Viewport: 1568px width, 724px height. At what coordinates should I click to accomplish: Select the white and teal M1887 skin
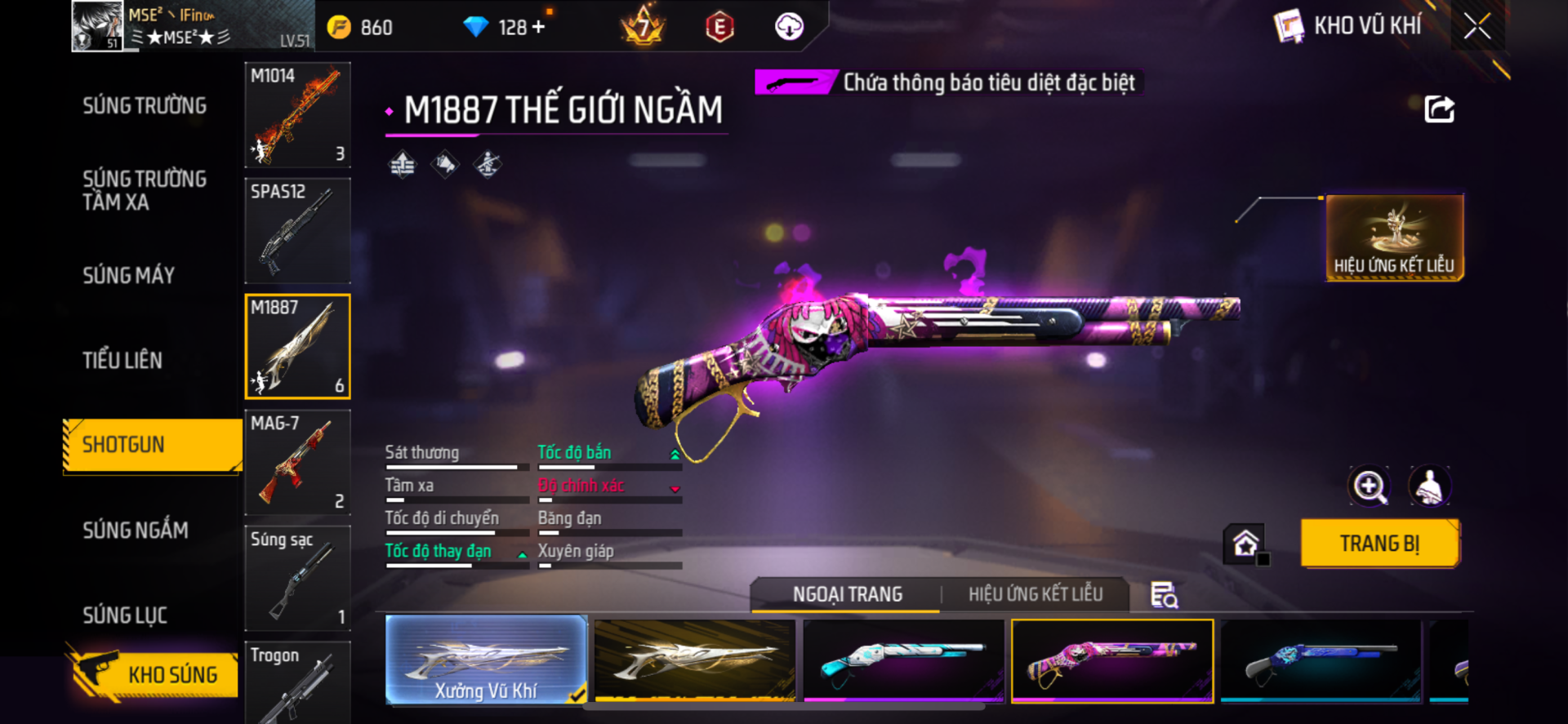tap(903, 660)
